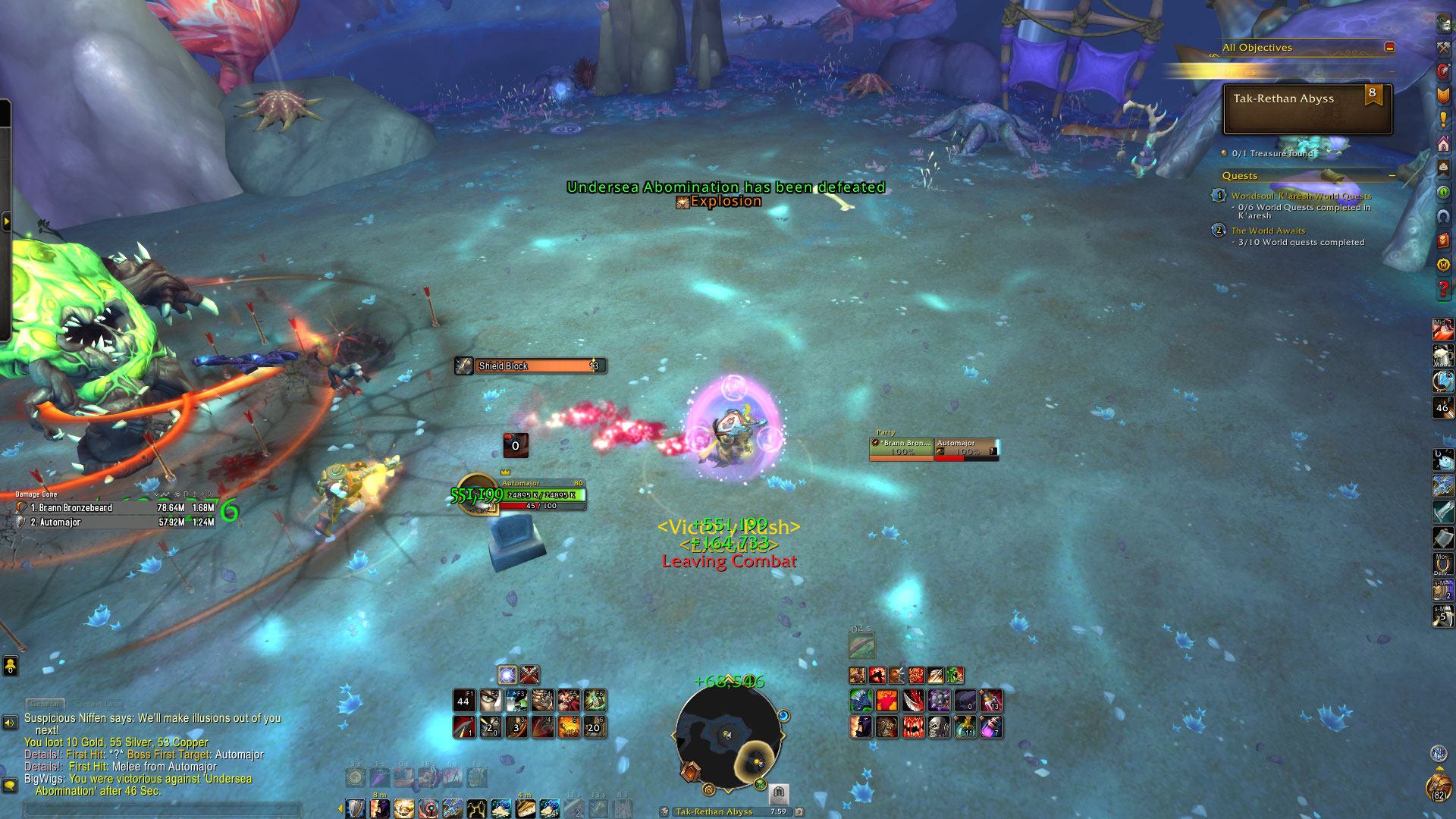
Task: Switch to the General chat tab
Action: tap(45, 704)
